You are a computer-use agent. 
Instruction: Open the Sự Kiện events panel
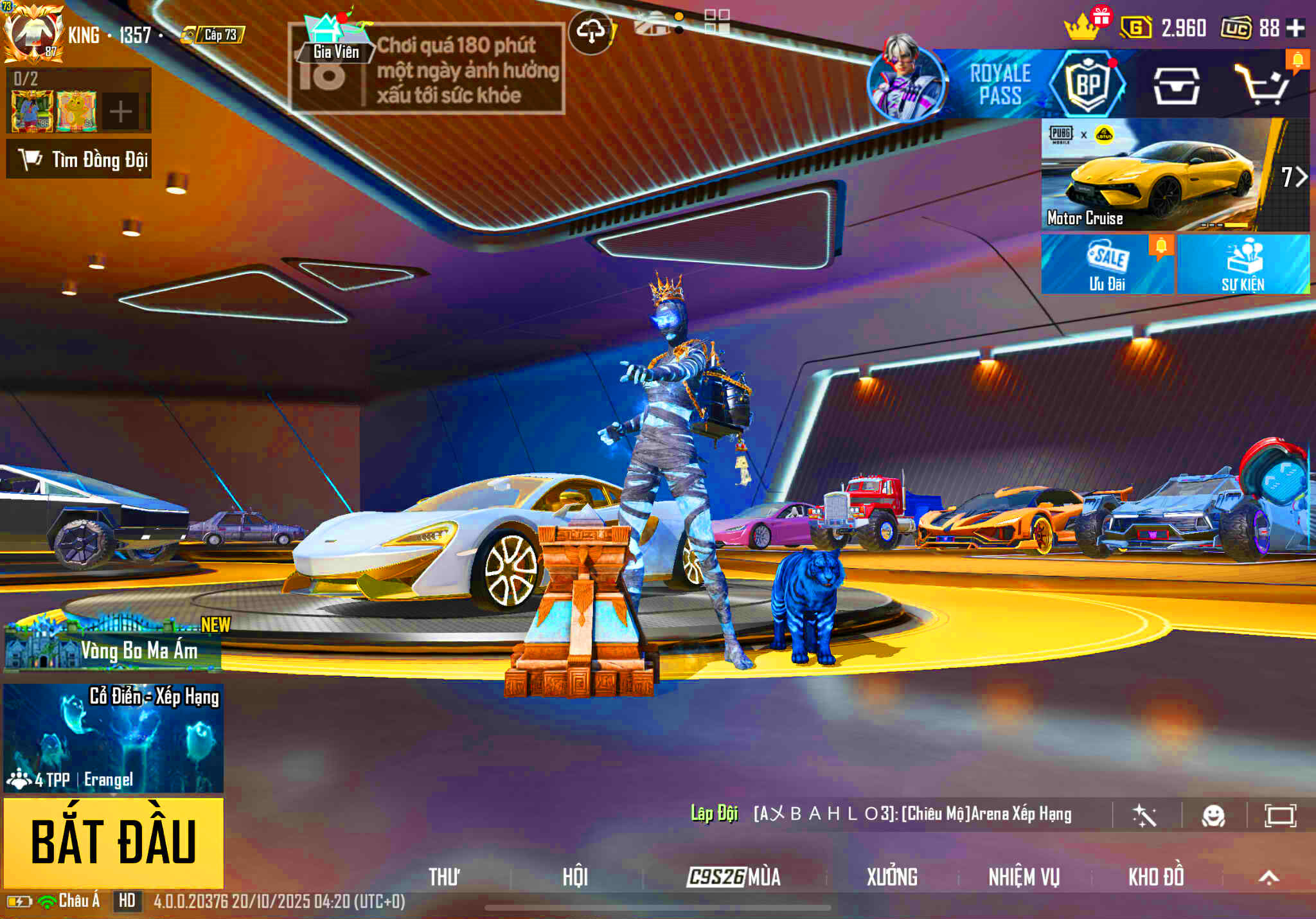click(1243, 265)
